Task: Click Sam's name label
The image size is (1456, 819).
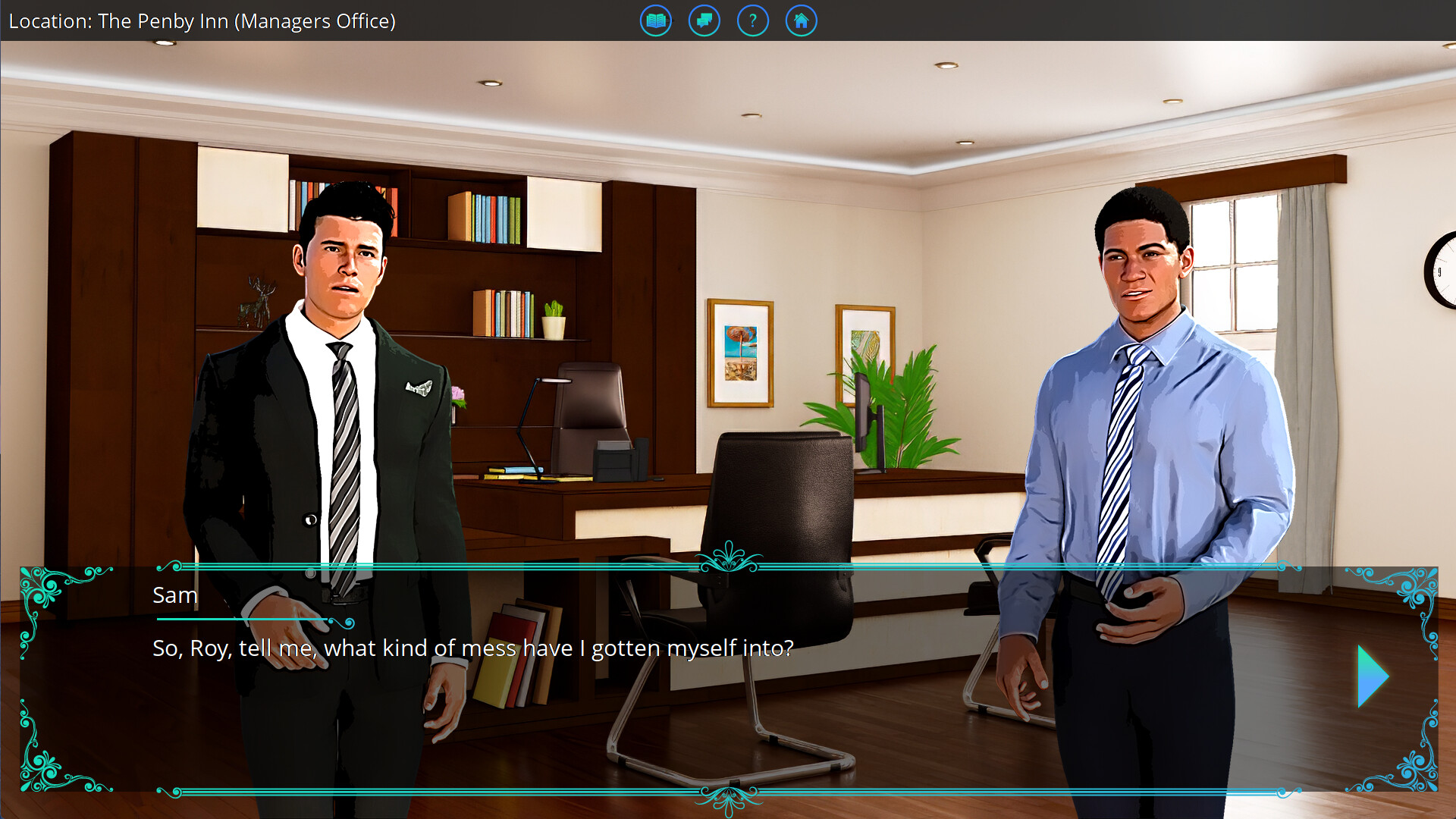Action: (x=176, y=595)
